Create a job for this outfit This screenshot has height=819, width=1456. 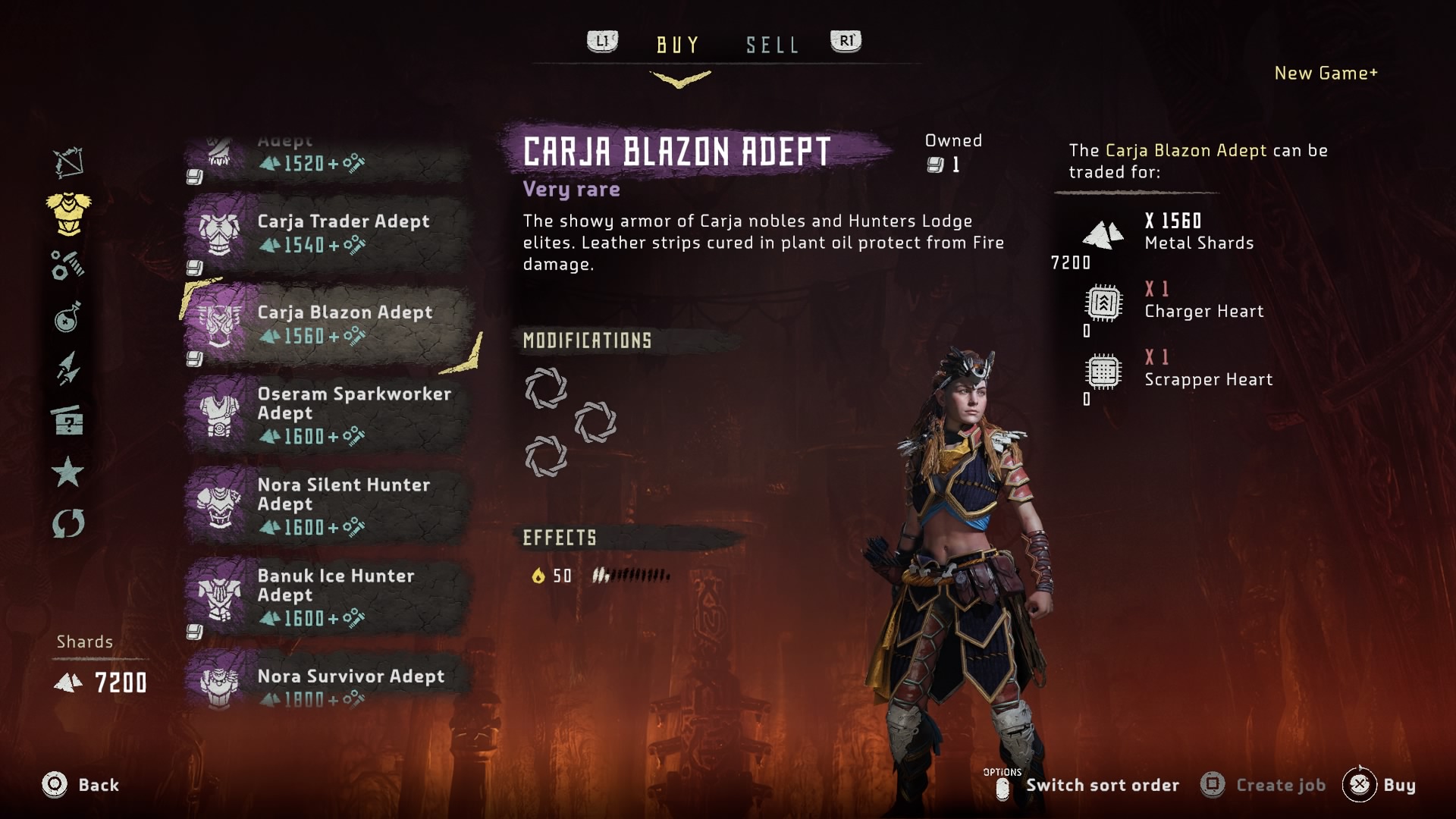click(x=1263, y=786)
